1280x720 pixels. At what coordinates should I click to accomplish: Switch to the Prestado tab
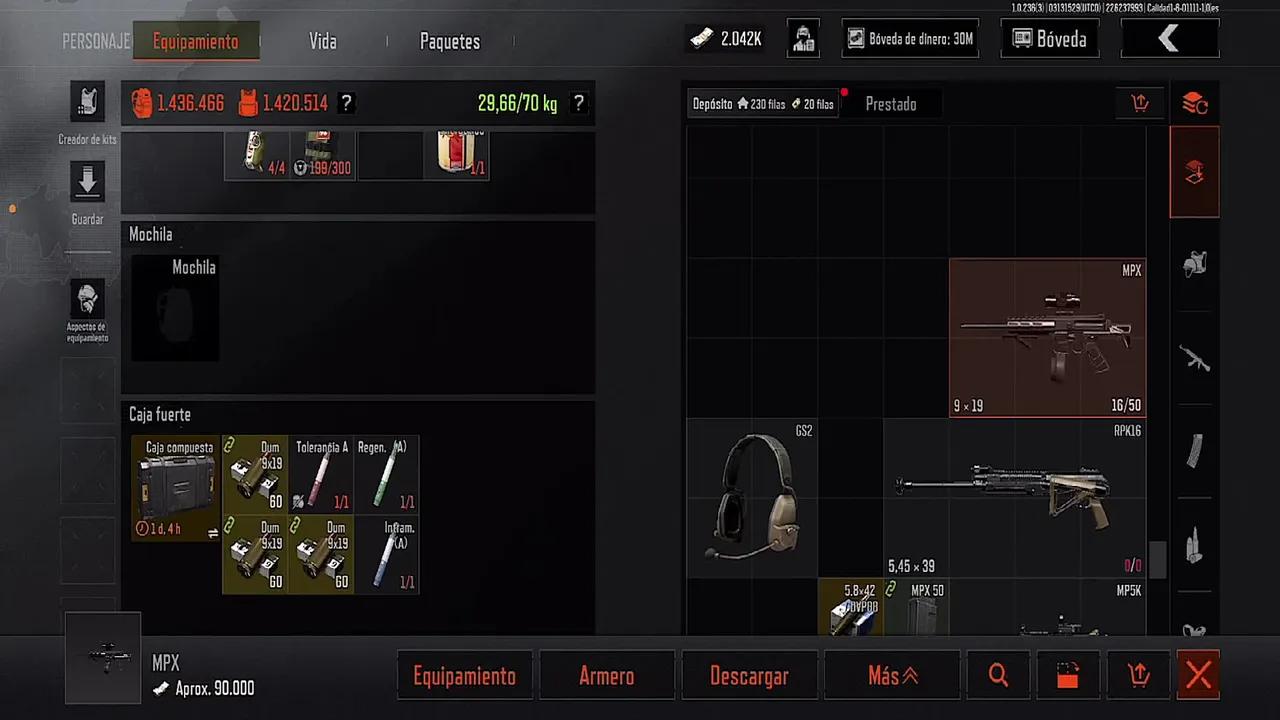(x=890, y=104)
